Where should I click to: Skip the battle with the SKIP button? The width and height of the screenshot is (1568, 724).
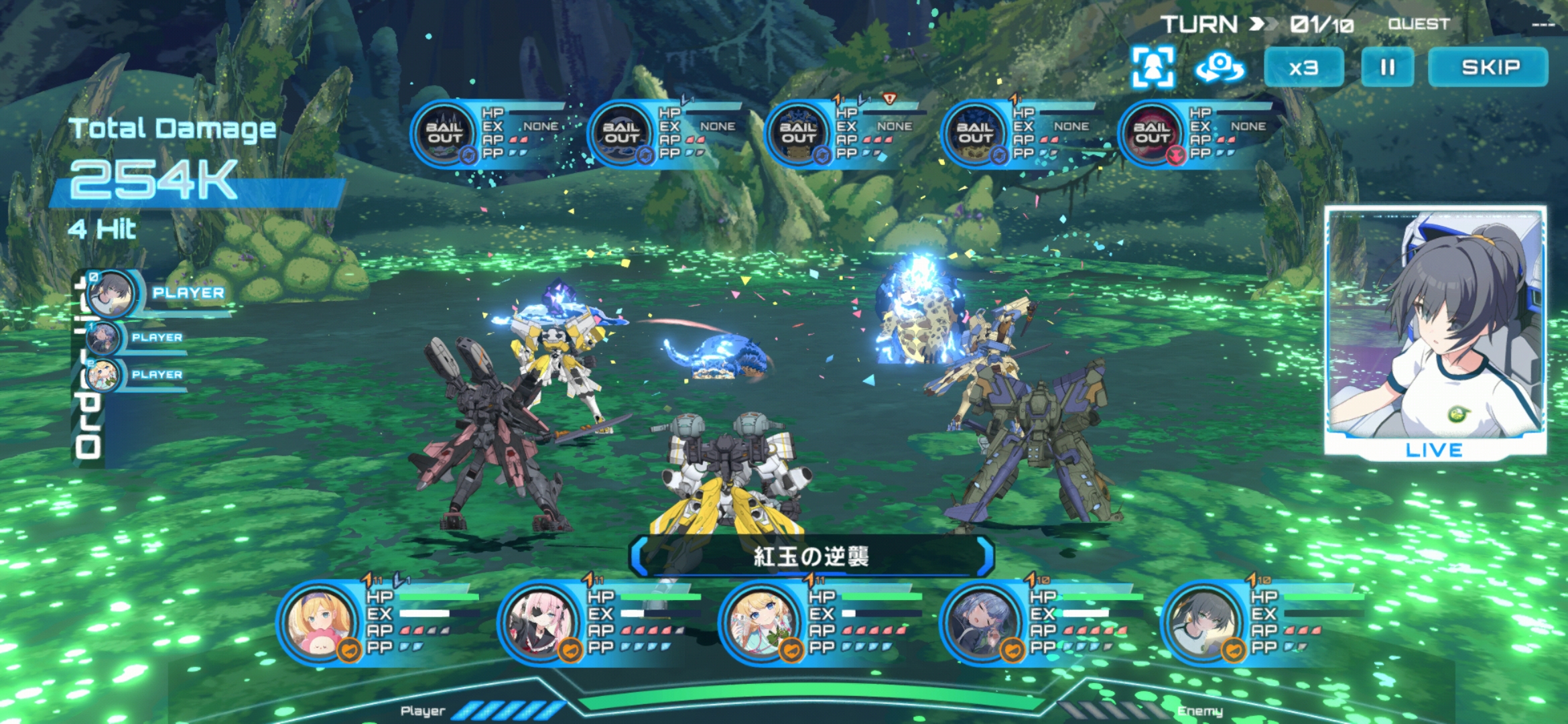point(1489,67)
